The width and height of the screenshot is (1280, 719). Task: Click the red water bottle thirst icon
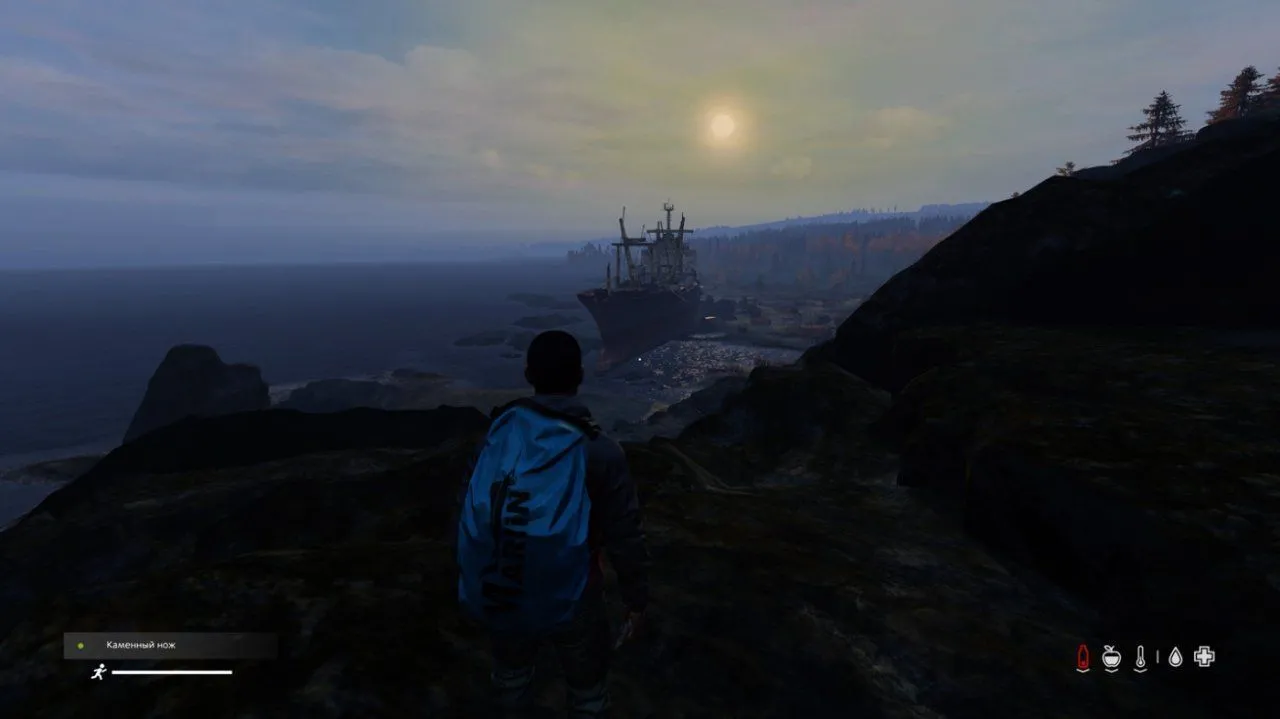coord(1082,657)
